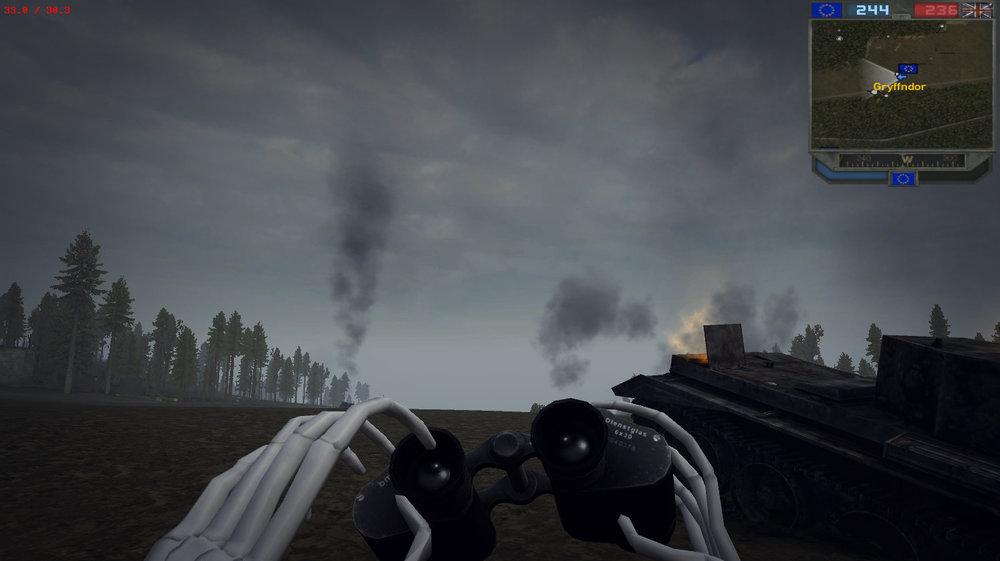Click the EU team flag beside the 244 score
This screenshot has height=561, width=1000.
point(826,10)
